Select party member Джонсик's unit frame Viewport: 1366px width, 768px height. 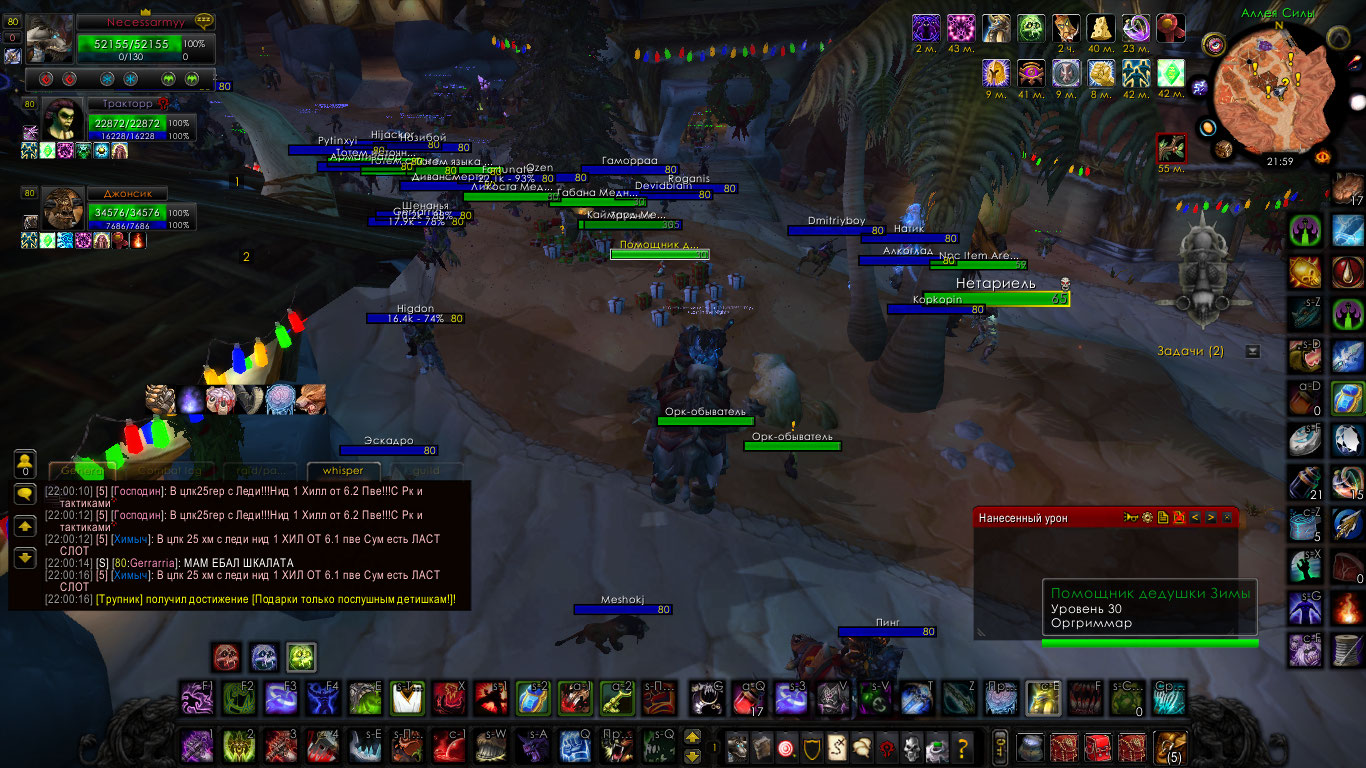click(120, 211)
